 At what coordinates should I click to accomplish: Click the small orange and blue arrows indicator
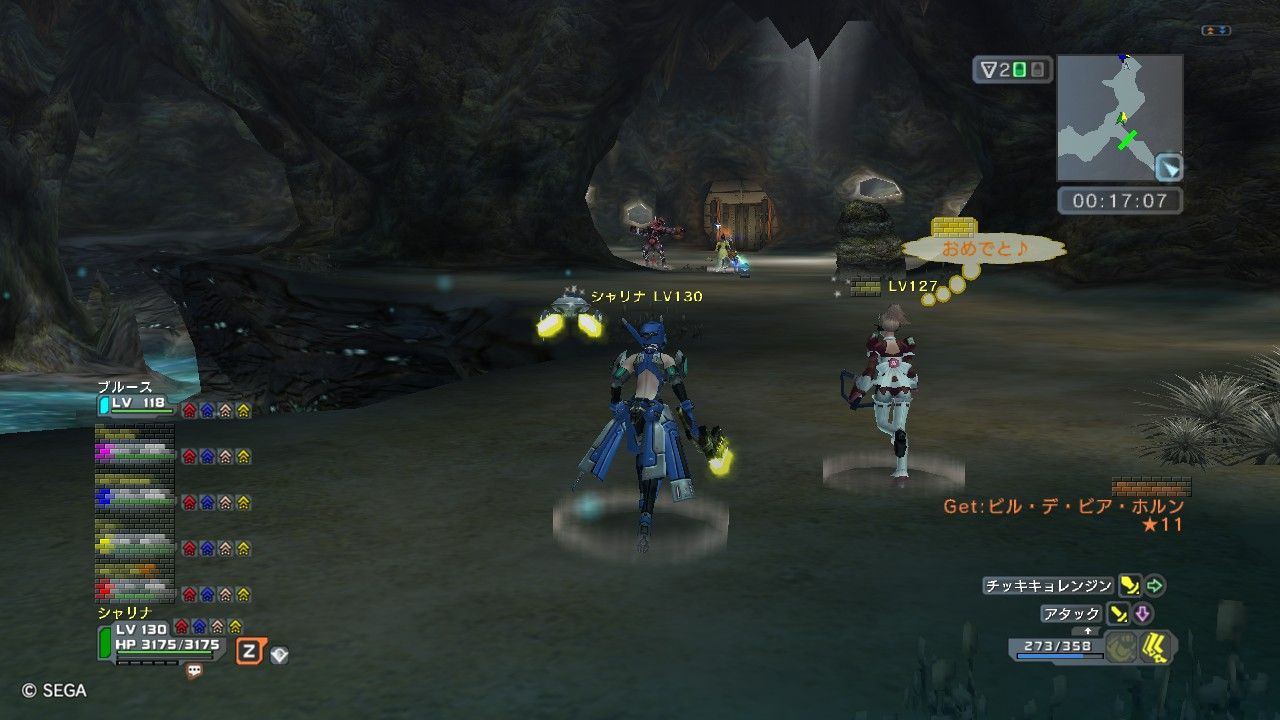1215,31
